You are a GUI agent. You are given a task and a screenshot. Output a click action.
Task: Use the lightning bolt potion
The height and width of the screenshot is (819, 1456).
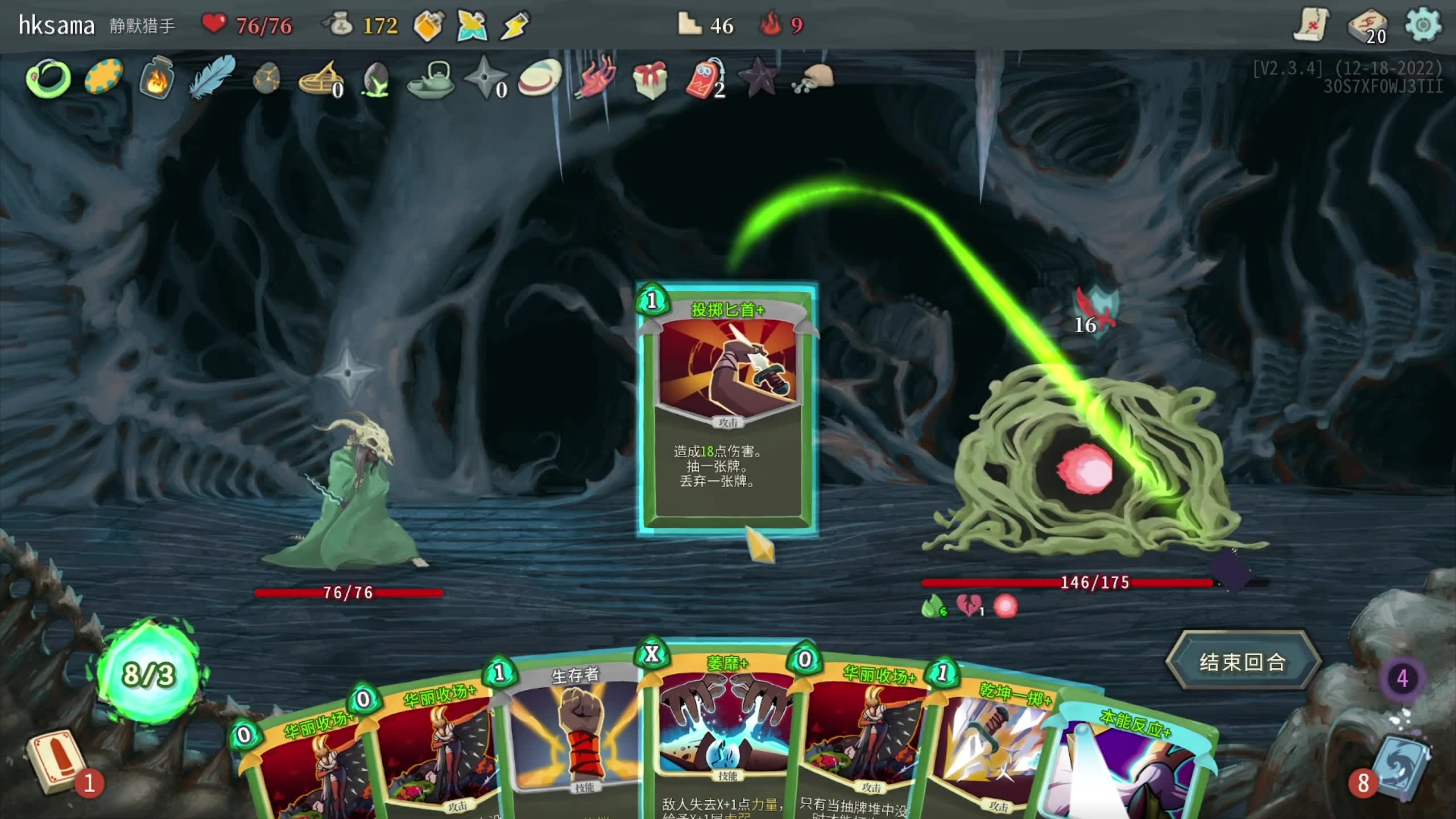coord(515,26)
